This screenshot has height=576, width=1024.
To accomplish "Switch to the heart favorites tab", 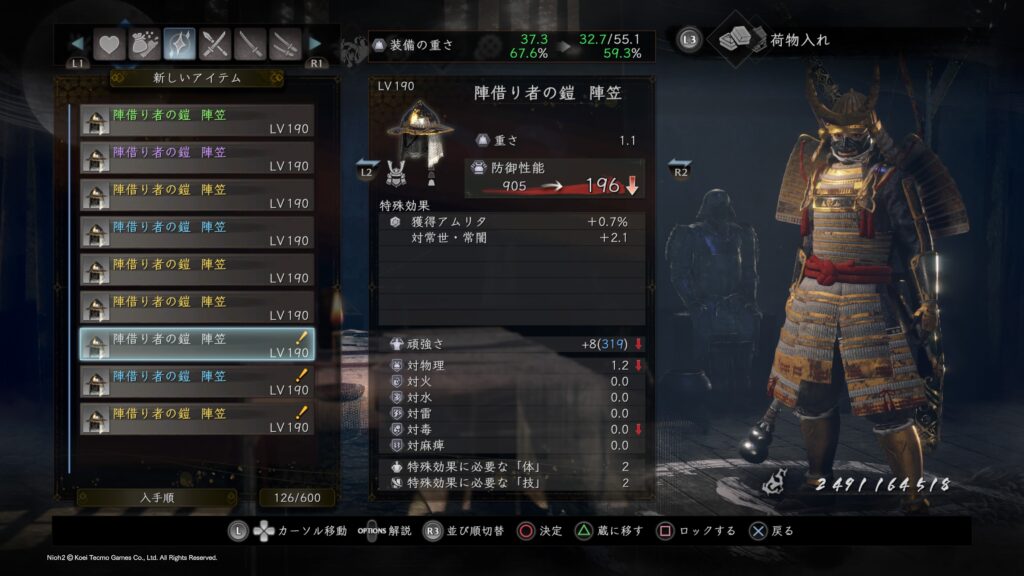I will [x=108, y=44].
